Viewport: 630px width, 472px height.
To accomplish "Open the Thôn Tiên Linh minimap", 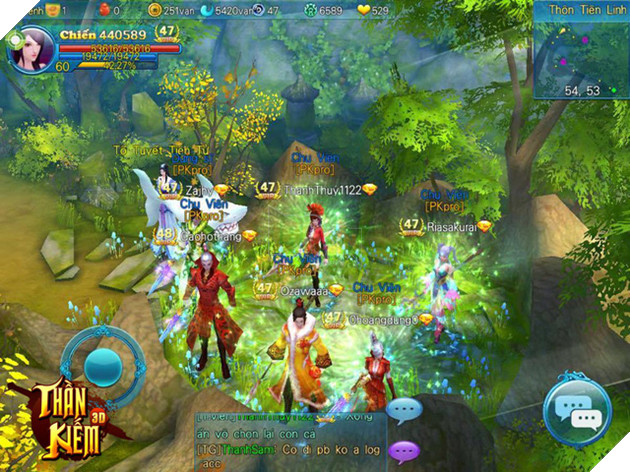I will coord(581,55).
